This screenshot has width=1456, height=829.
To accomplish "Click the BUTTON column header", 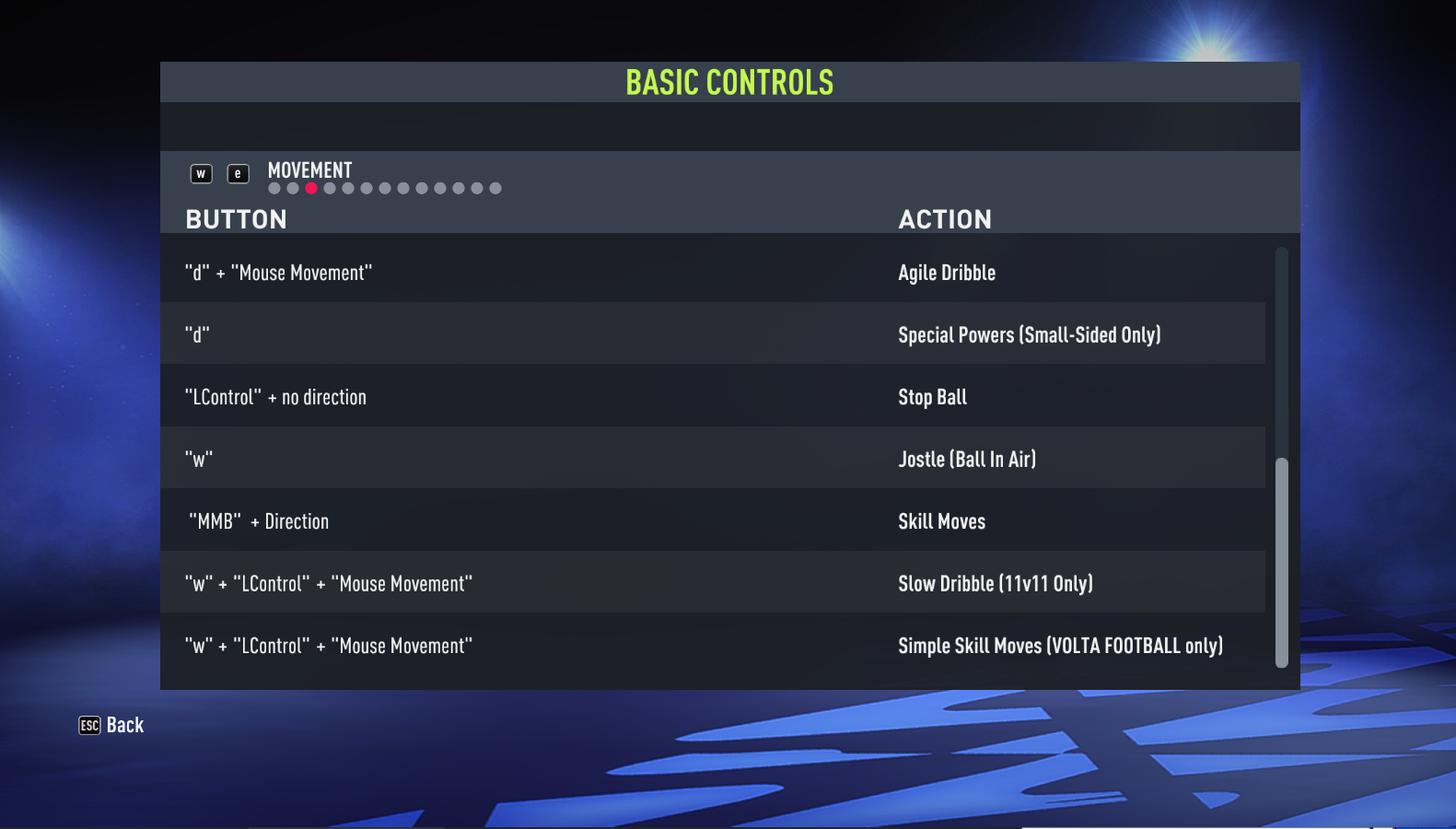I will pyautogui.click(x=236, y=219).
